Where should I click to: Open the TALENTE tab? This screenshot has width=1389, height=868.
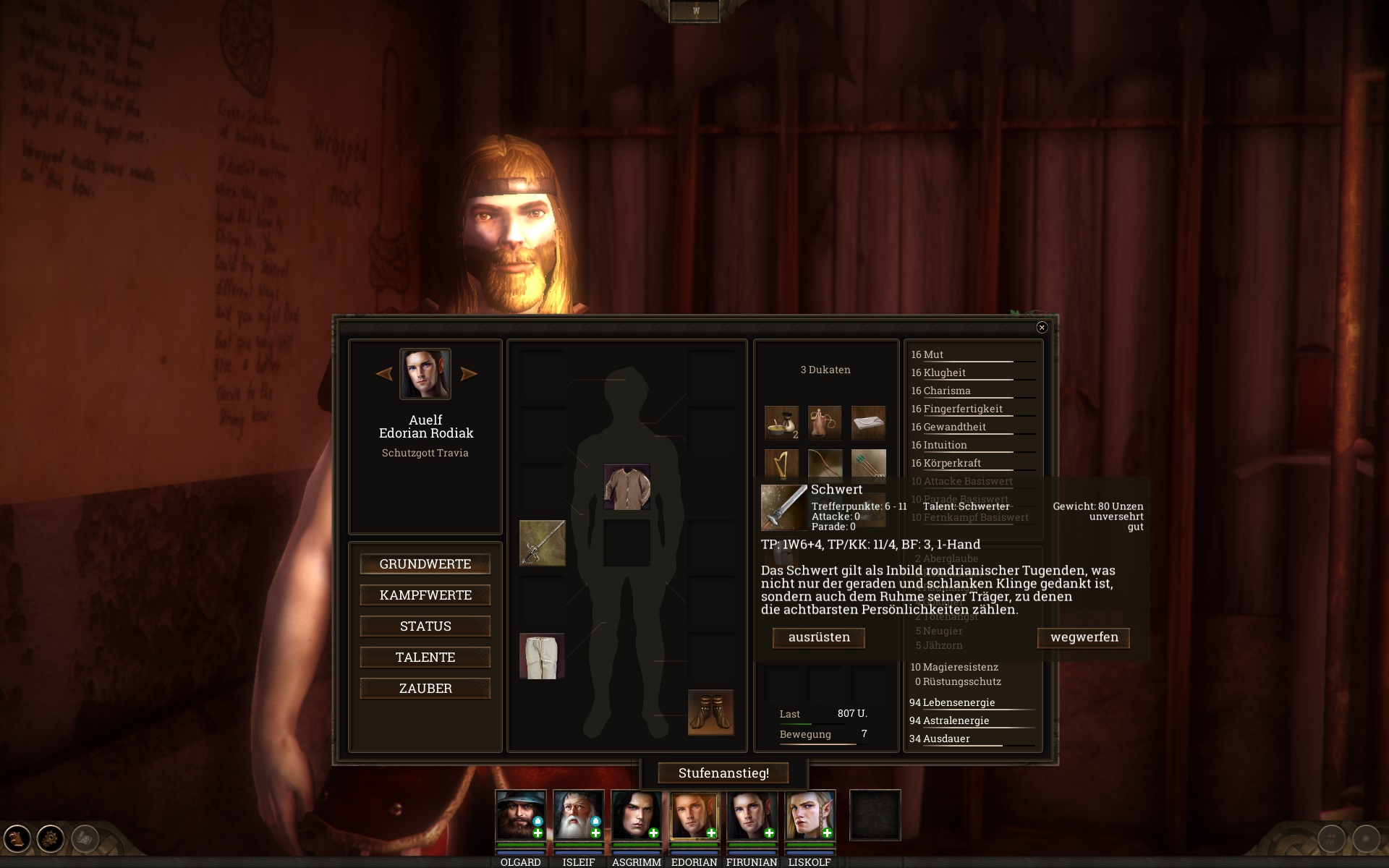425,658
